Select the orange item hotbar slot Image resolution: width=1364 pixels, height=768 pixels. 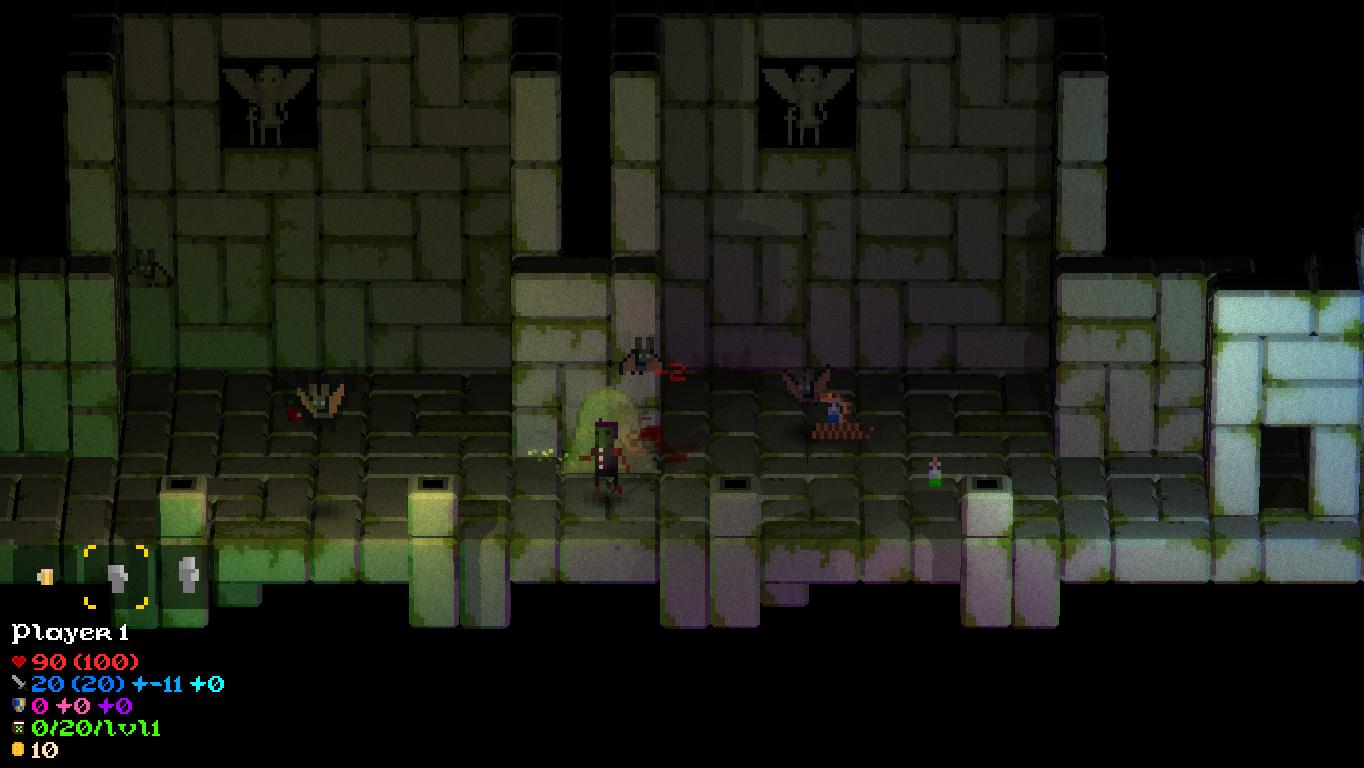click(x=45, y=576)
